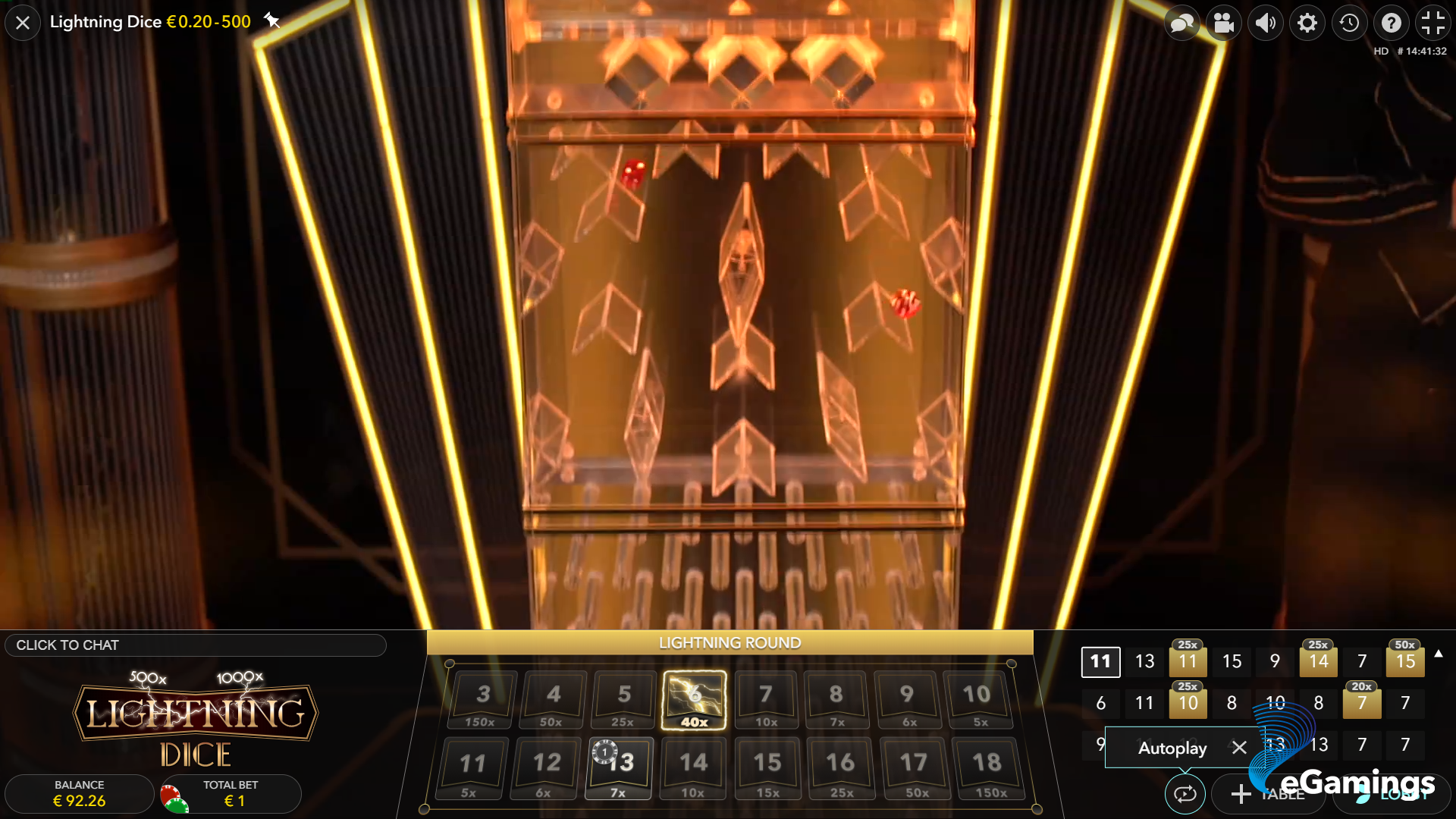The width and height of the screenshot is (1456, 819).
Task: Exit fullscreen mode
Action: click(1432, 24)
